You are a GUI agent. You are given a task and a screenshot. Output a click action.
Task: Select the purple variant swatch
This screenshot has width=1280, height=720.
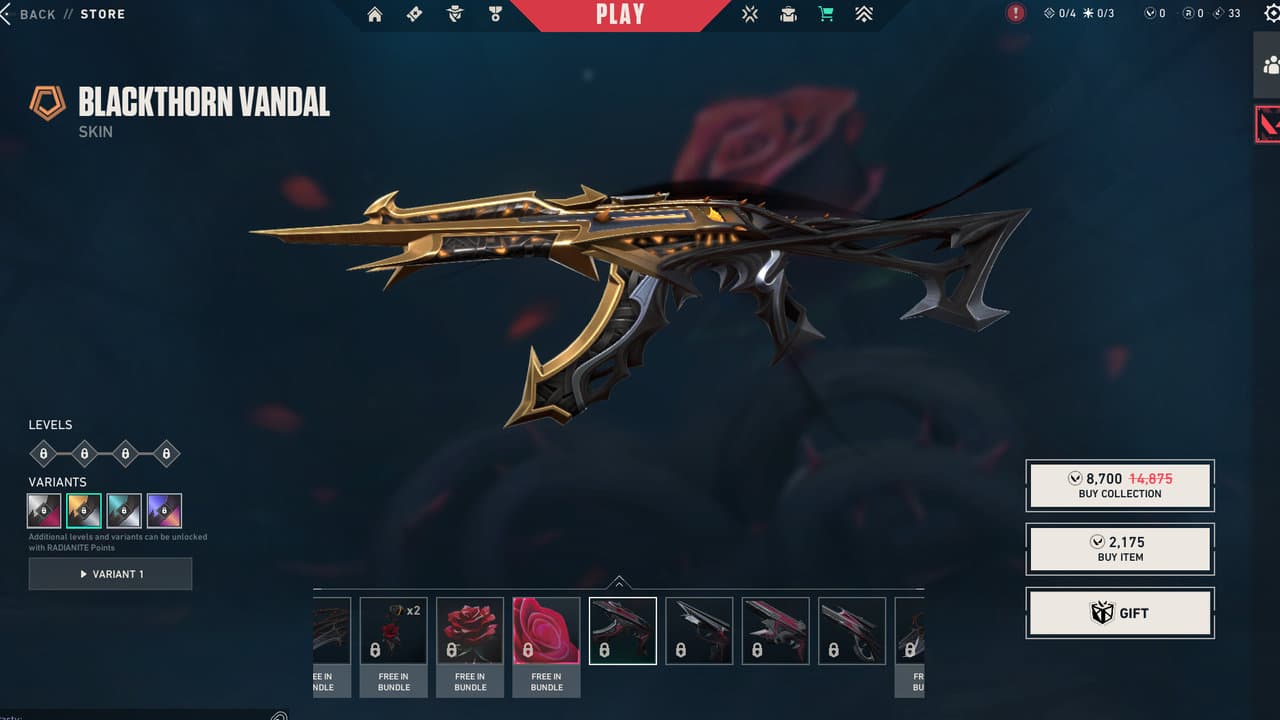(x=165, y=510)
